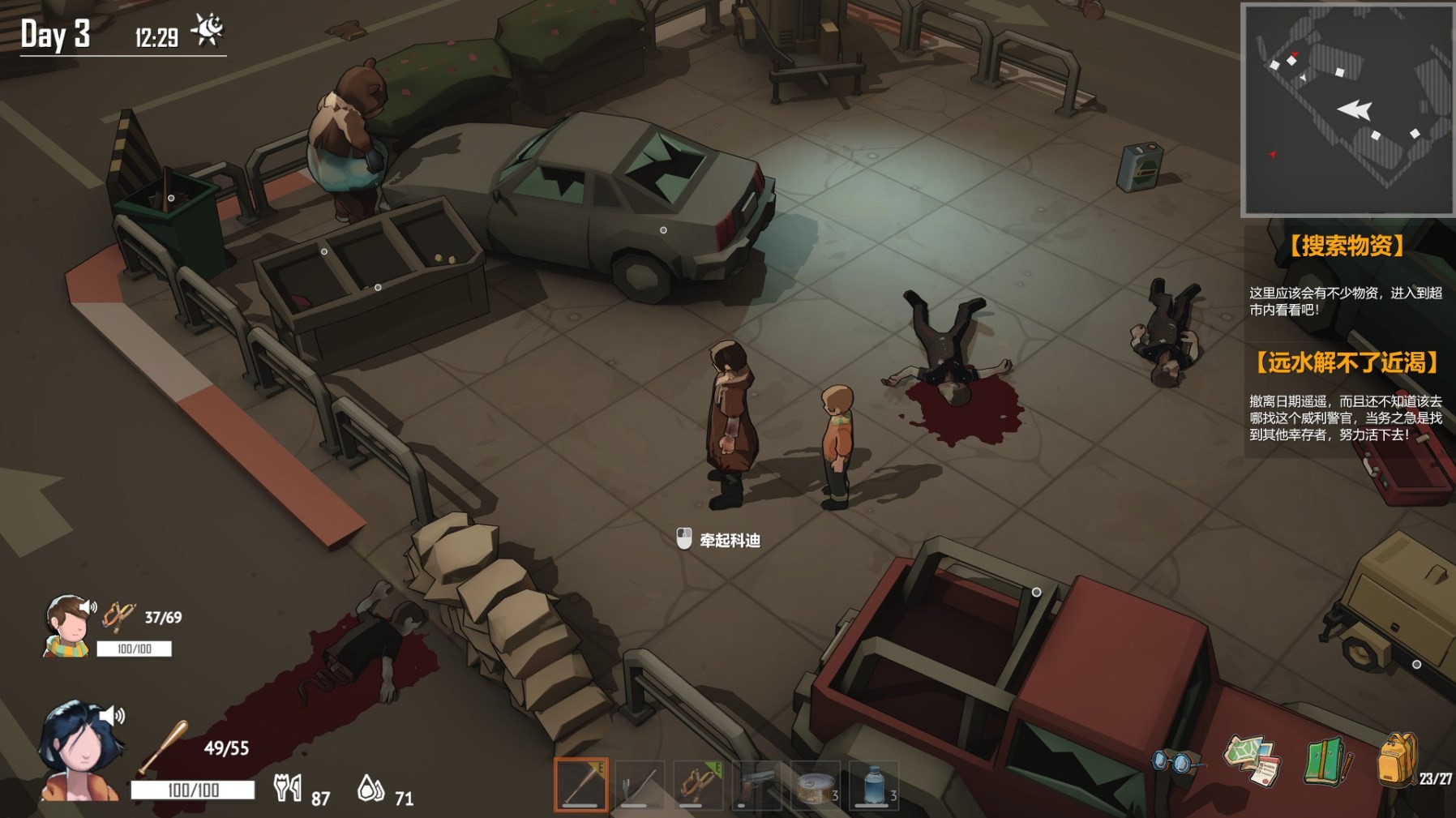Use the water bottle hotbar slot
This screenshot has width=1456, height=818.
click(873, 785)
